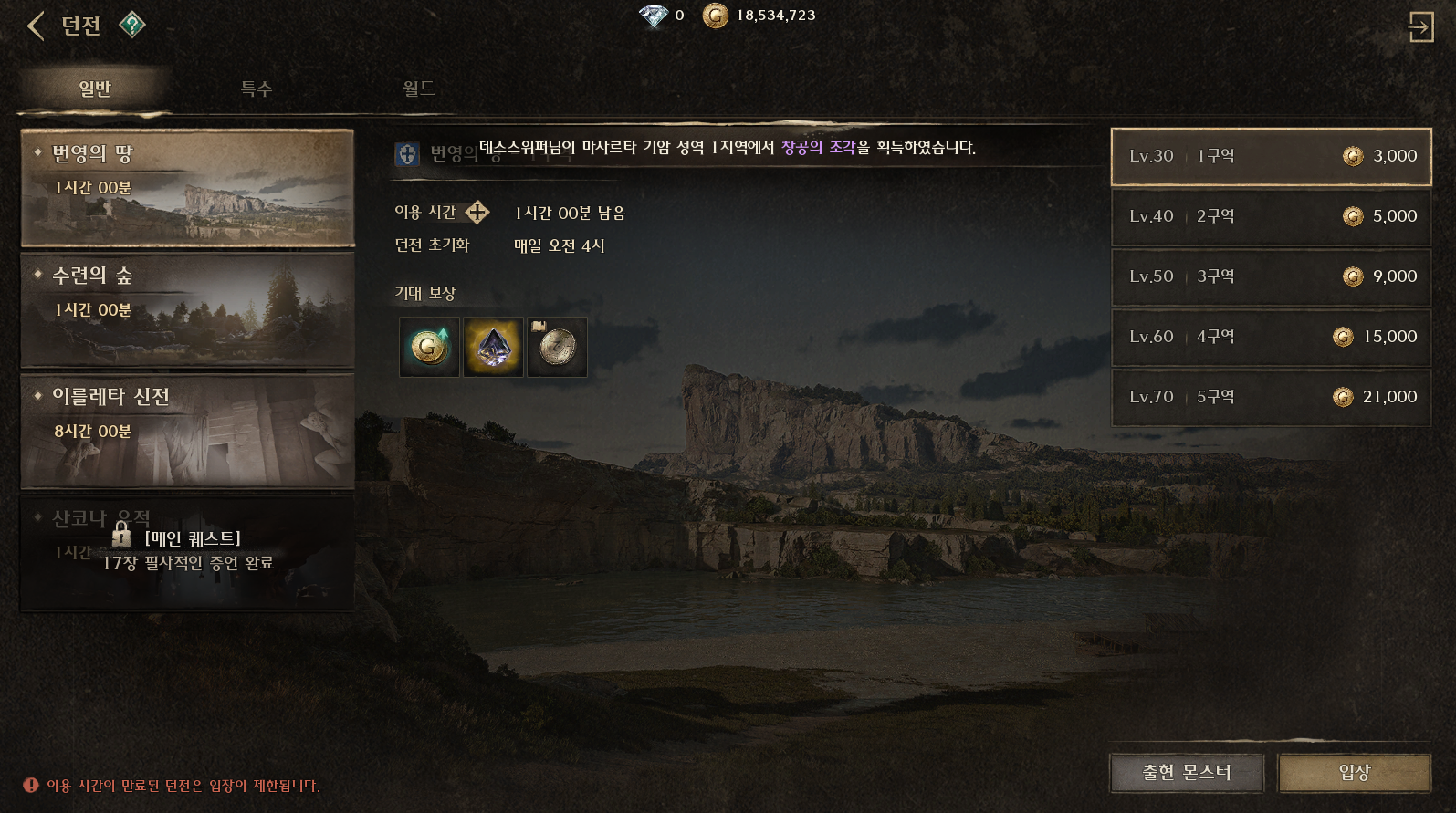Select Lv.40 2구역 row

[x=1271, y=216]
